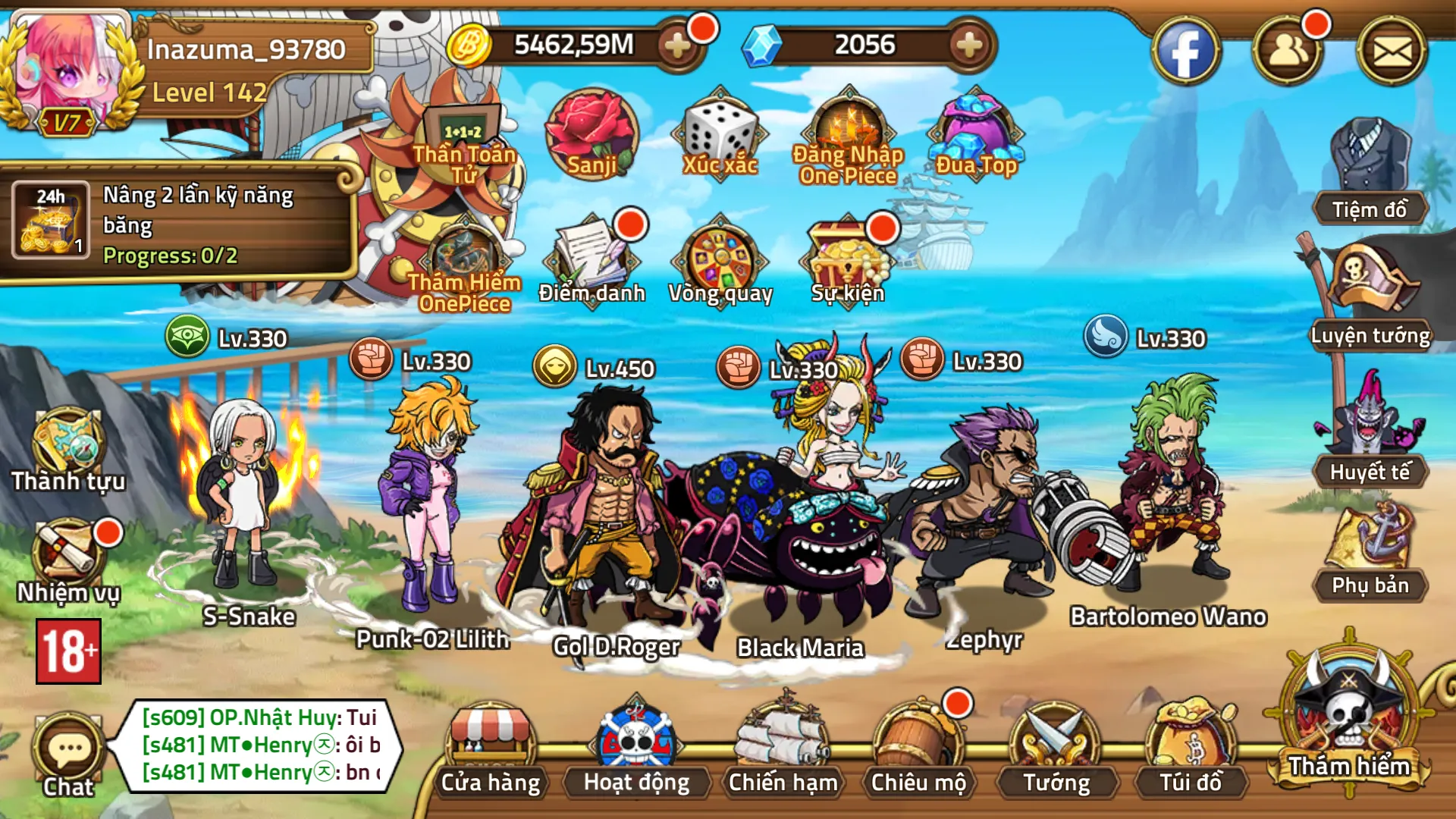
Task: Open the mailbox envelope icon
Action: pyautogui.click(x=1392, y=52)
